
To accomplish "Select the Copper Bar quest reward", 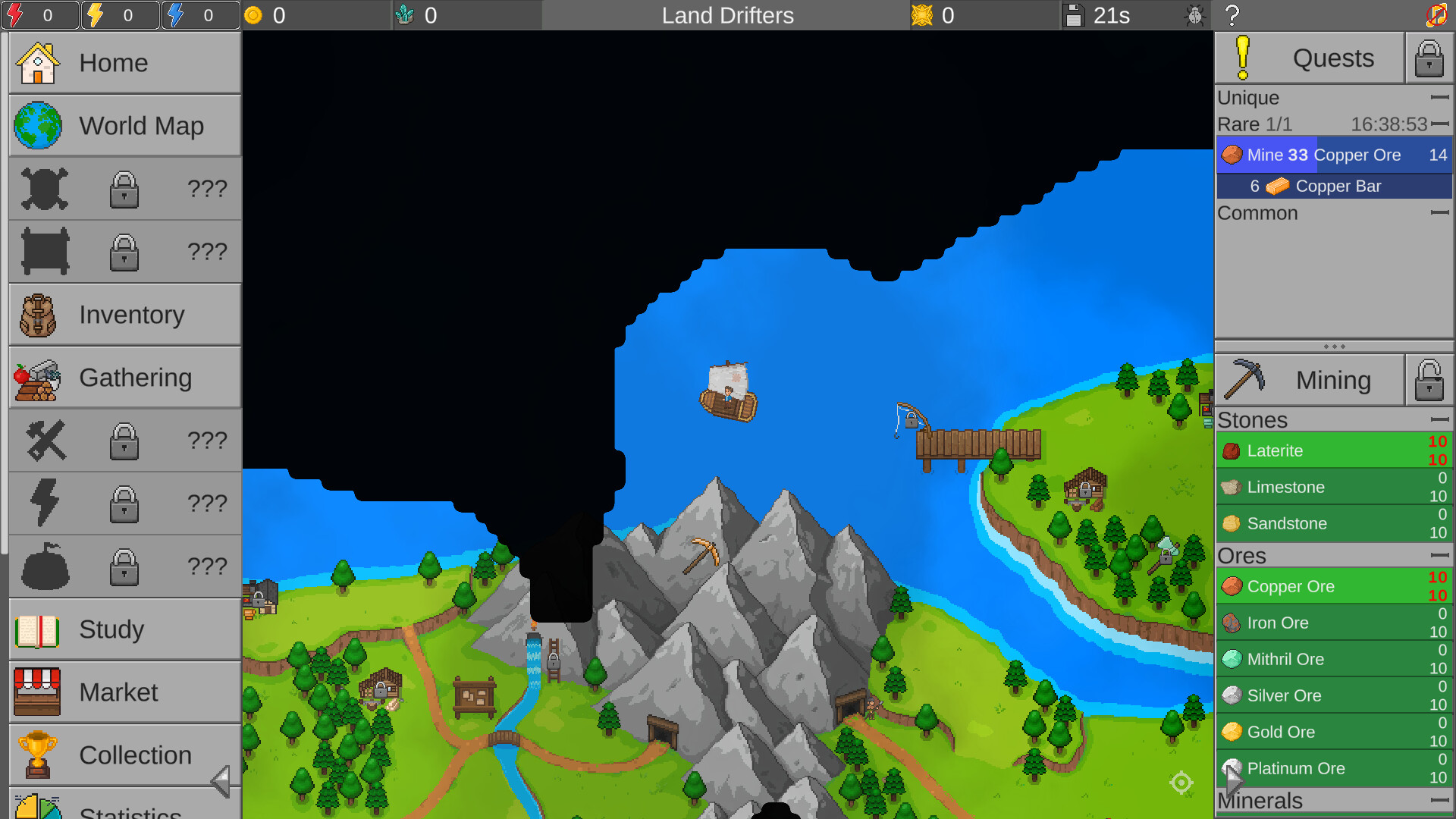I will click(x=1334, y=186).
